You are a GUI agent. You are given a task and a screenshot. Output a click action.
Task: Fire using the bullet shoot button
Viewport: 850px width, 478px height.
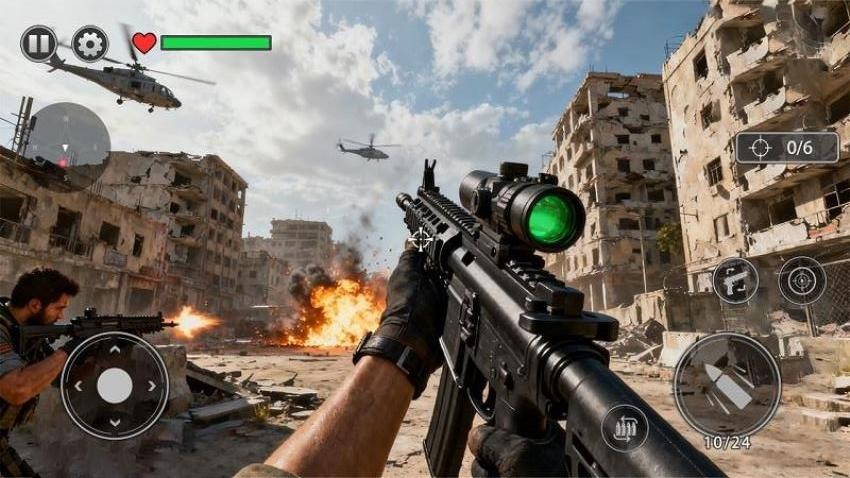(727, 385)
